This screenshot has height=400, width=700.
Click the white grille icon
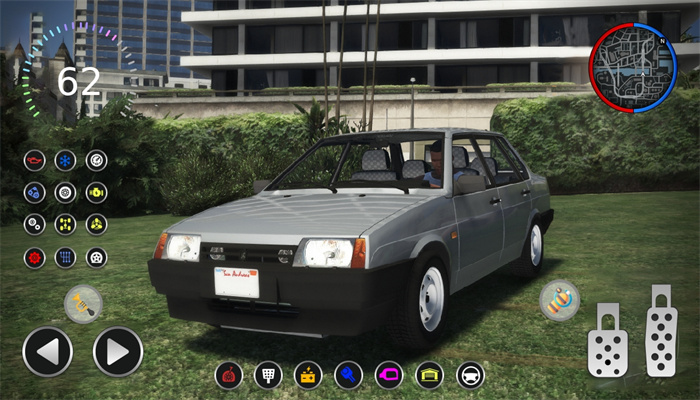click(269, 375)
